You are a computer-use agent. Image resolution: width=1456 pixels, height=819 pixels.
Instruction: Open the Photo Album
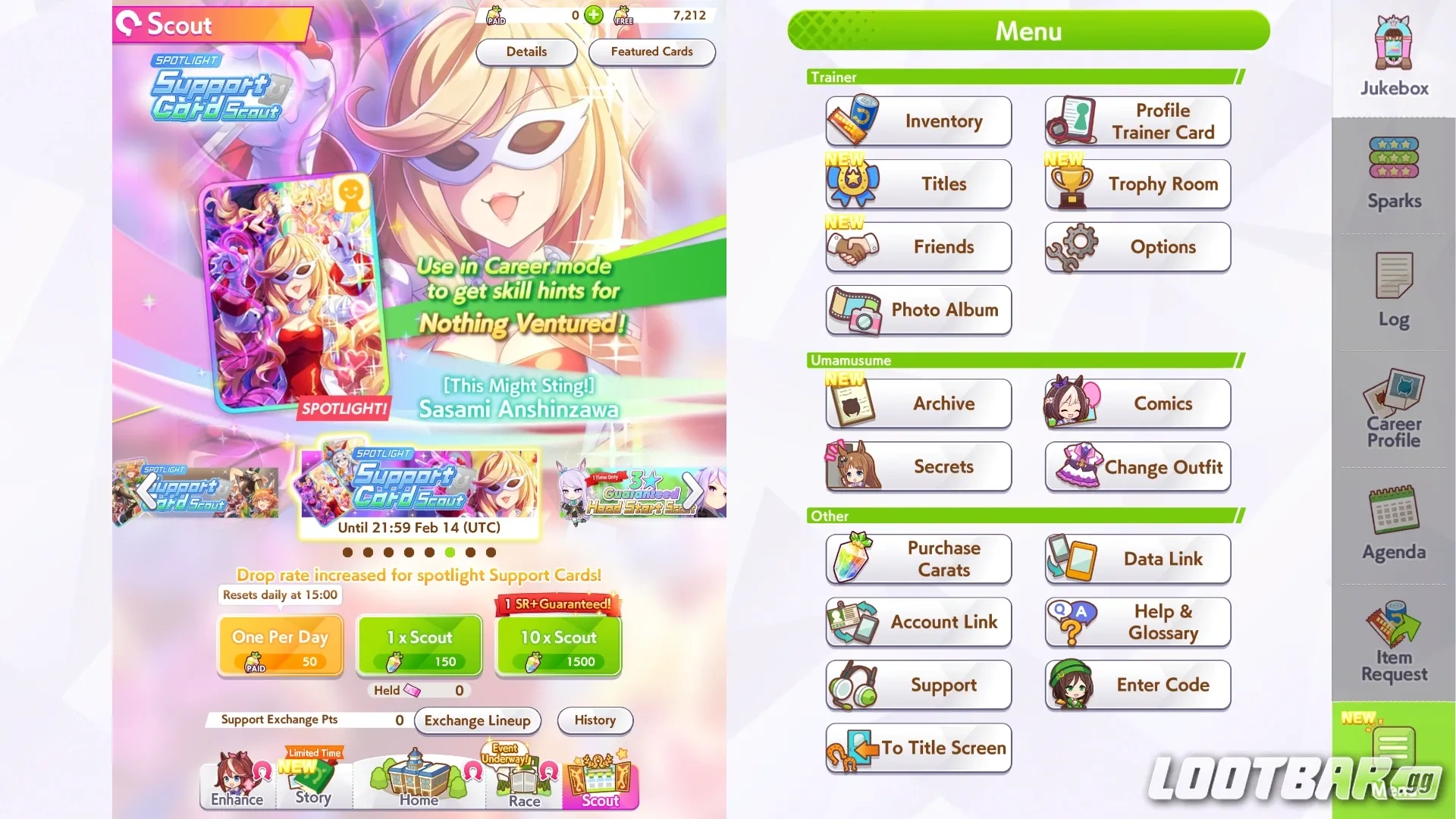pos(918,310)
